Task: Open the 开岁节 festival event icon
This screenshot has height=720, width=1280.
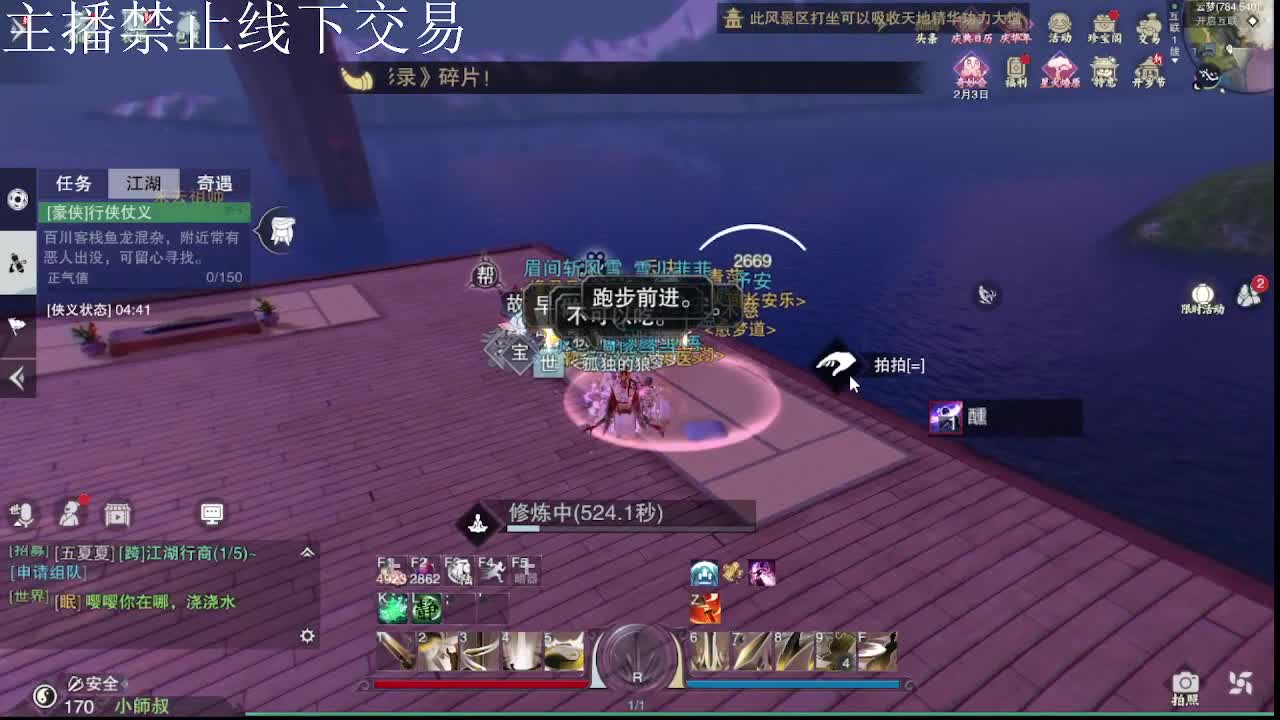Action: click(x=1148, y=68)
